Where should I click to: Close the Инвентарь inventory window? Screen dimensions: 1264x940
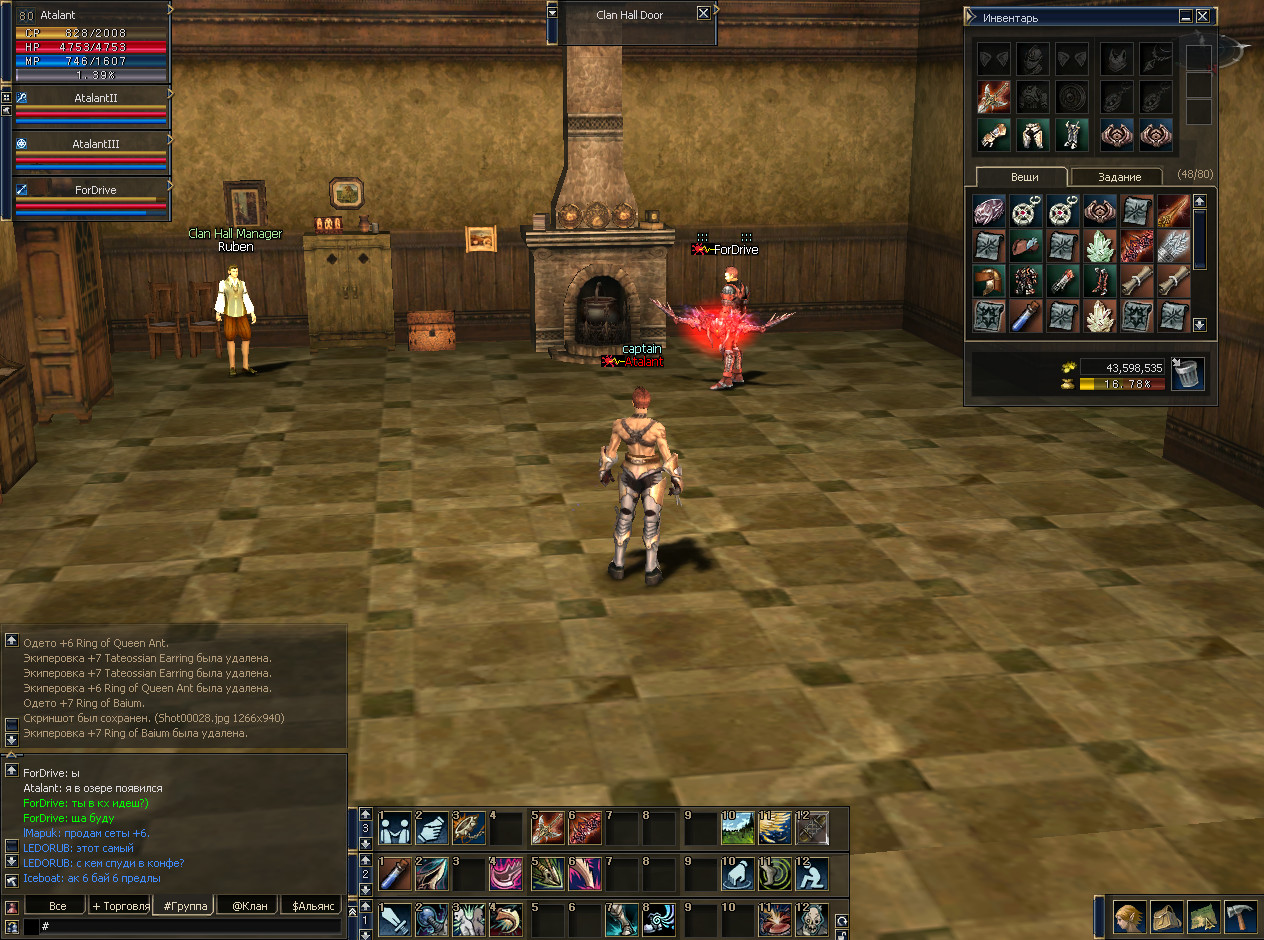click(x=1202, y=16)
